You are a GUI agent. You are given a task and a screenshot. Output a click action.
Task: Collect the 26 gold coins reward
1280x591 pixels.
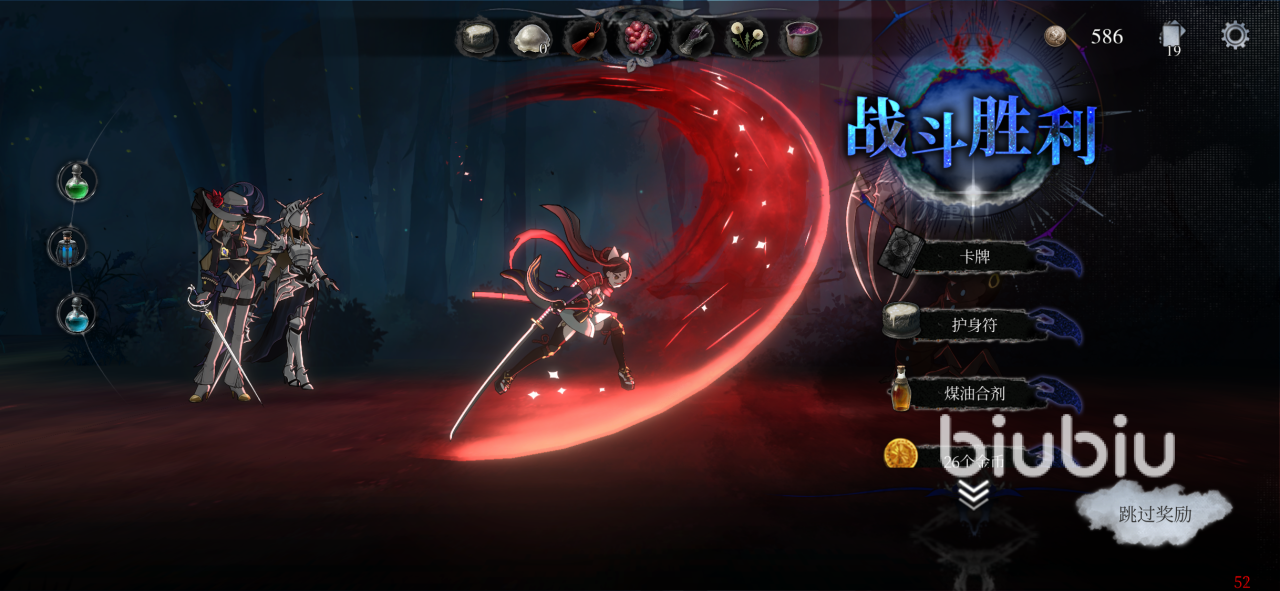[960, 458]
